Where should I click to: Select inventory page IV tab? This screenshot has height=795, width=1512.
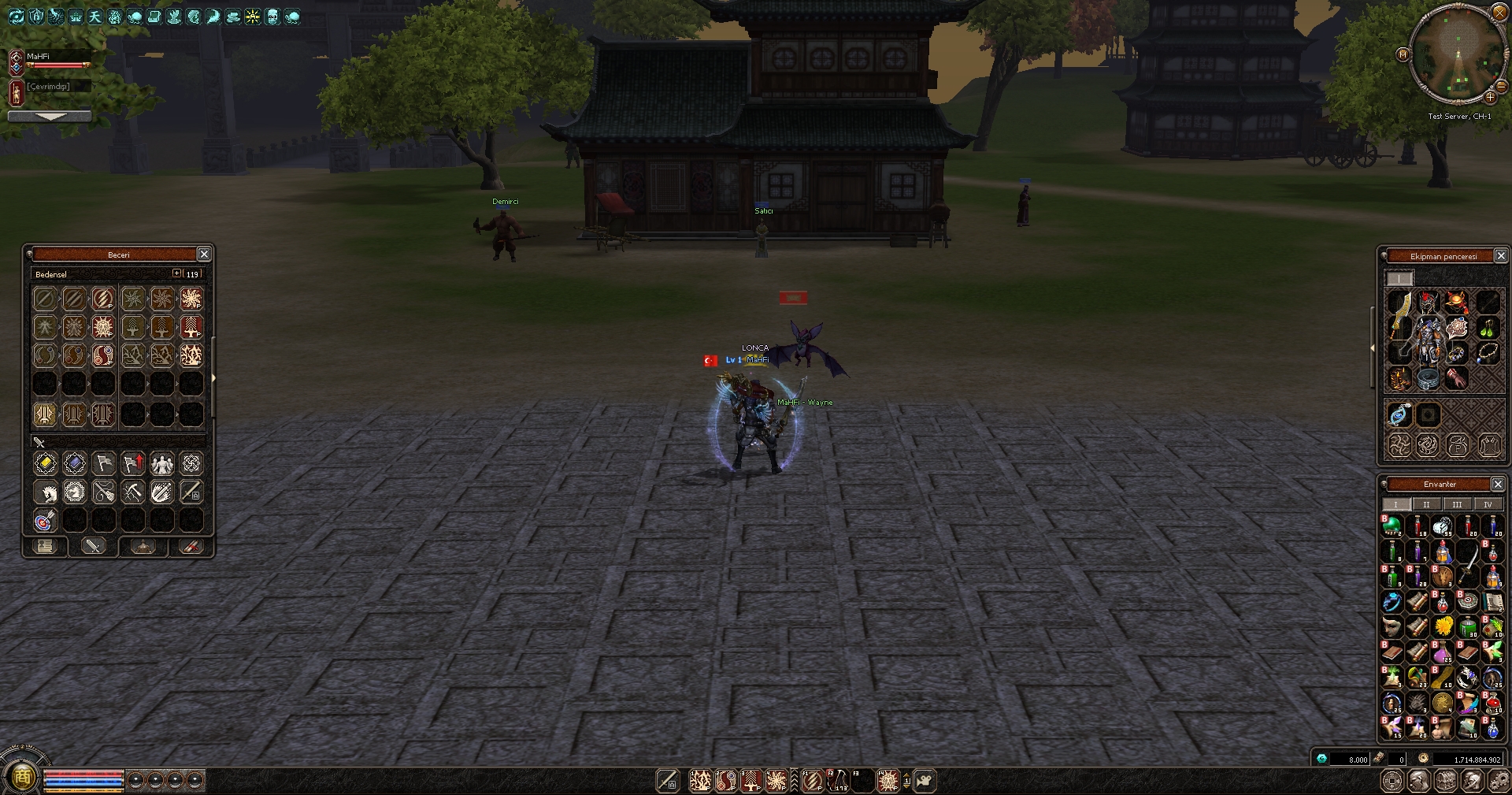1488,504
